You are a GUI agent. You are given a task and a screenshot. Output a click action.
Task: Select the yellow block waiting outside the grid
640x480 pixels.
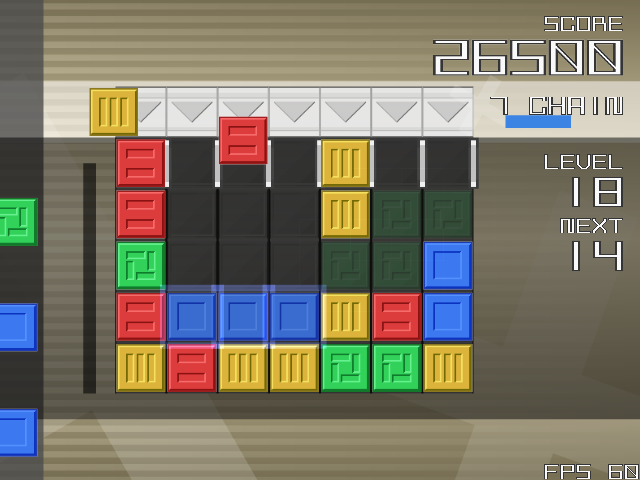point(113,111)
